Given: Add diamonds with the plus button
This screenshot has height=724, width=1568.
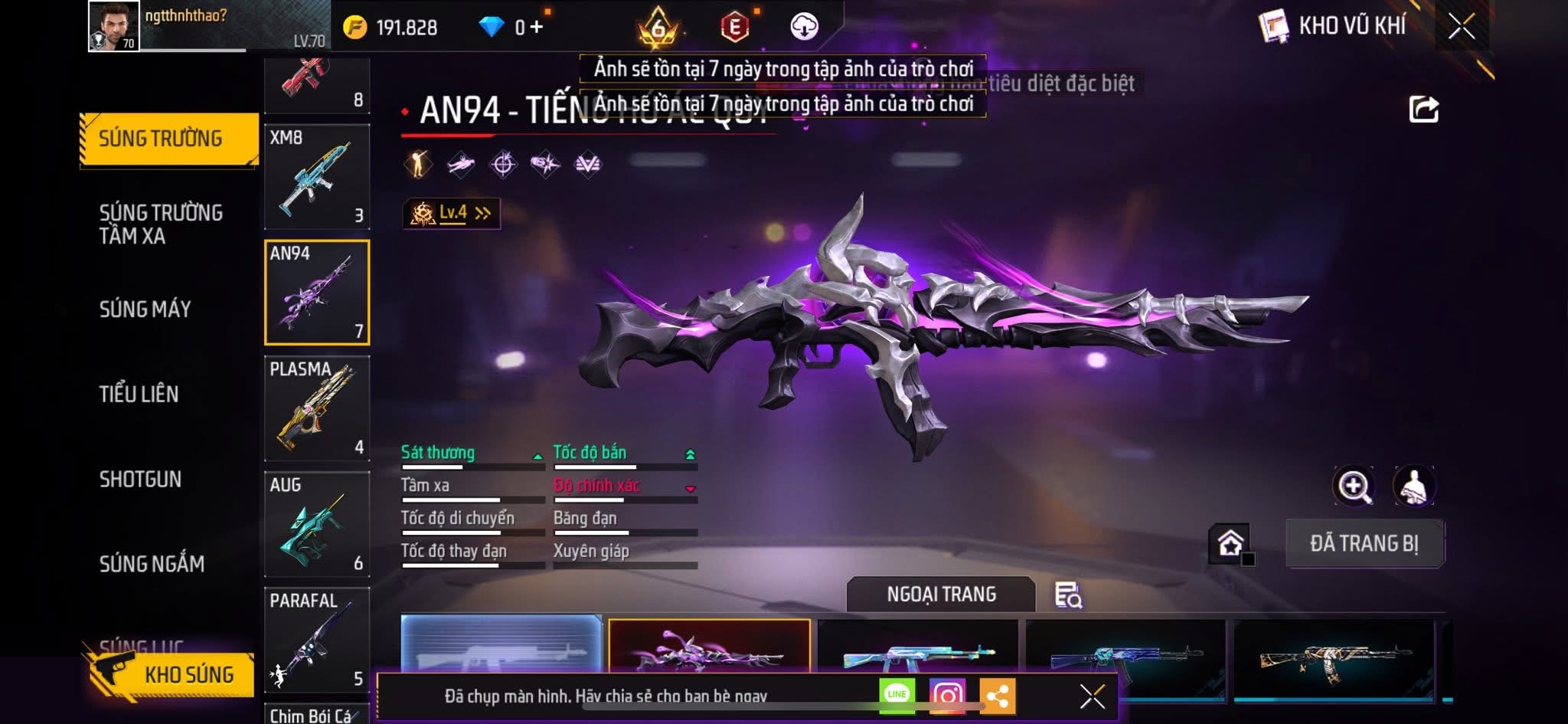Looking at the screenshot, I should tap(536, 28).
